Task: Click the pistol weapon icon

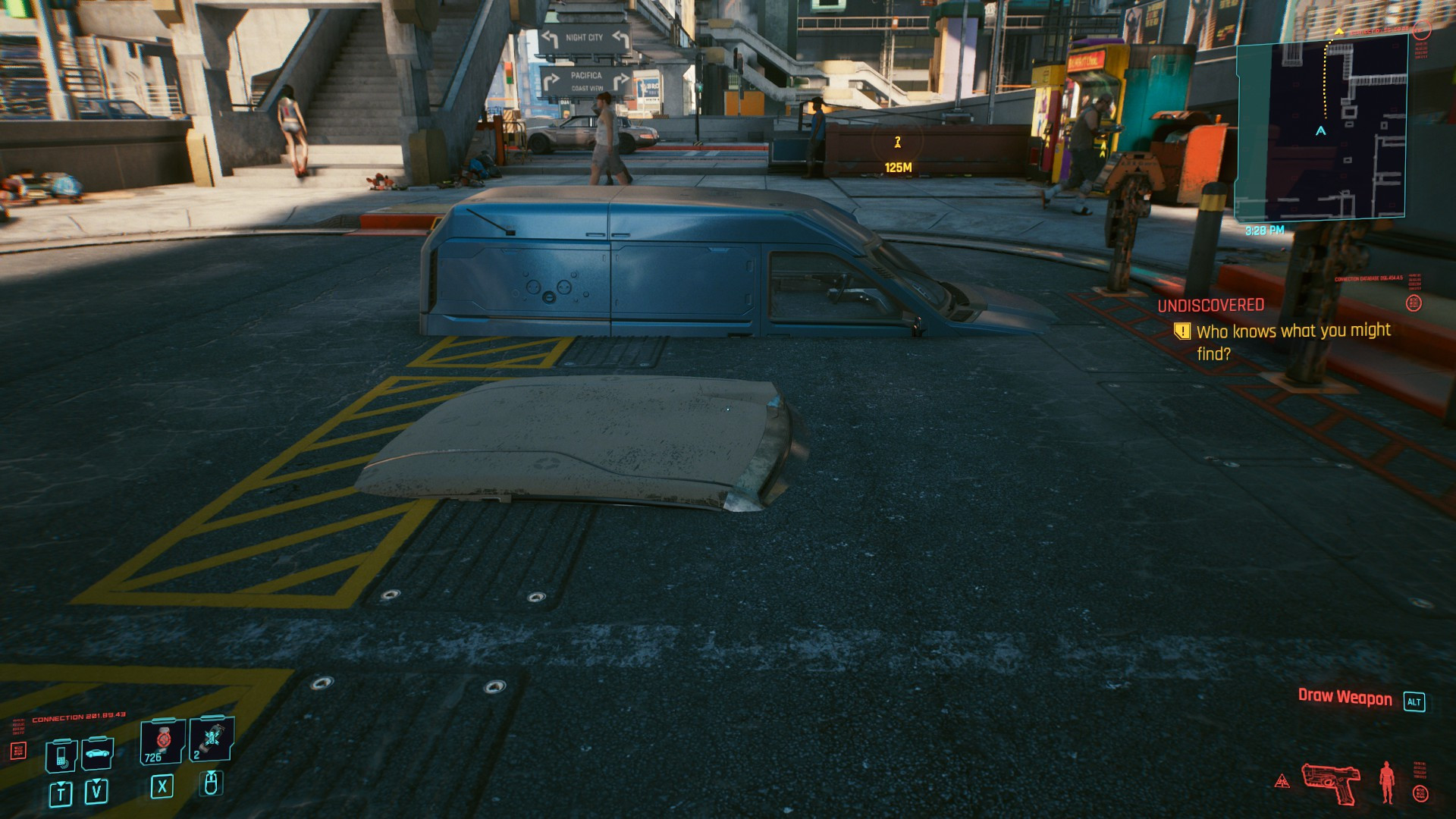Action: [1331, 783]
